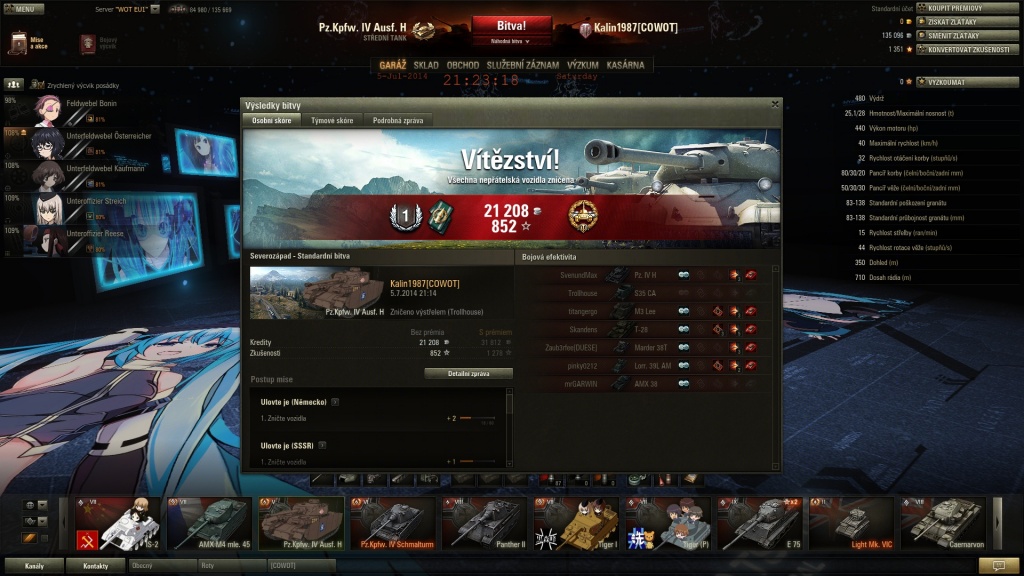Viewport: 1024px width, 576px height.
Task: Switch to the KASÁRNA barracks tab
Action: click(x=626, y=65)
